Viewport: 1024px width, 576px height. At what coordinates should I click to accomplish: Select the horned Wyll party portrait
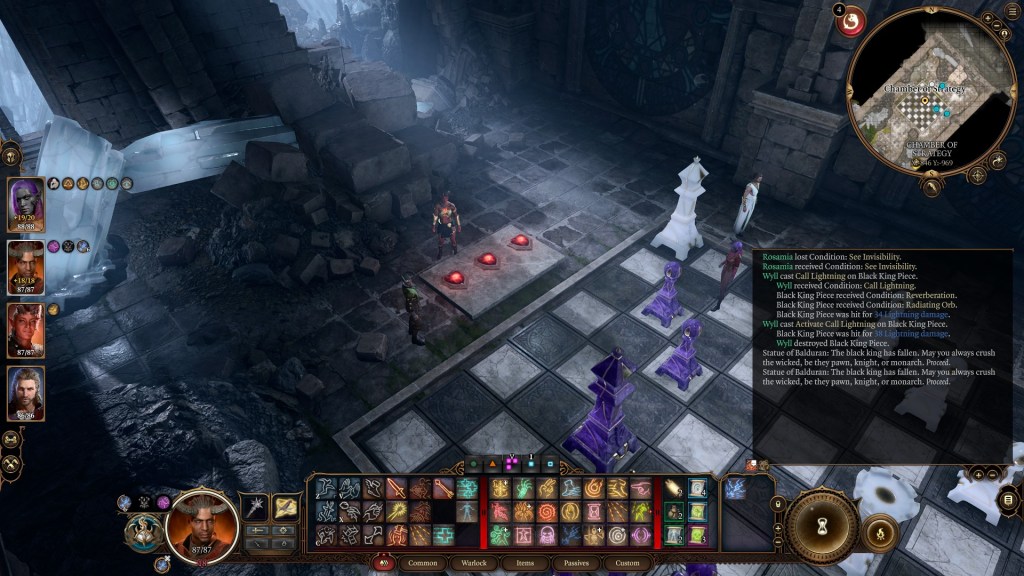click(x=26, y=266)
